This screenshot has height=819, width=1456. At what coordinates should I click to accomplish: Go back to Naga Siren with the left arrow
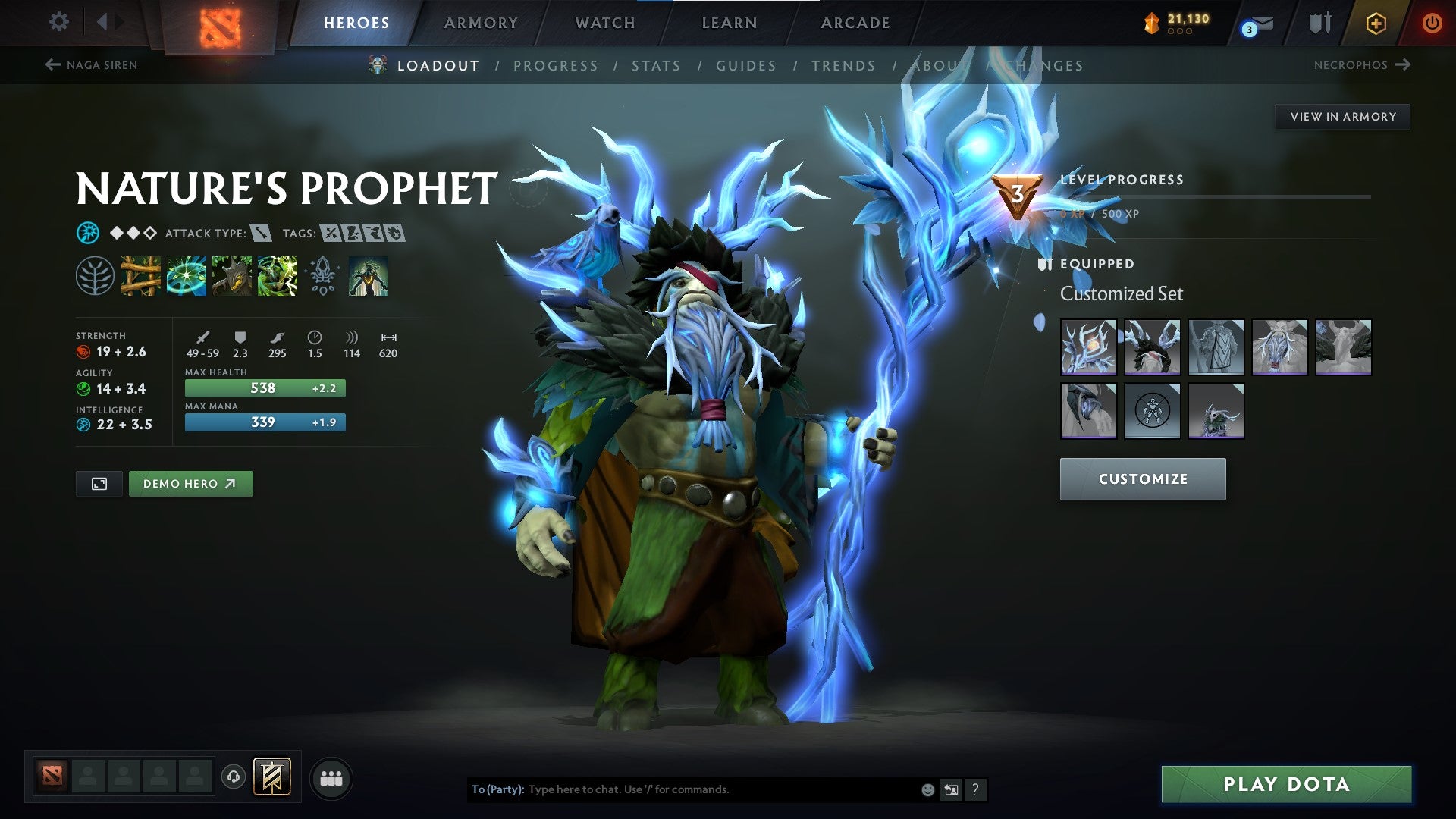pos(52,65)
